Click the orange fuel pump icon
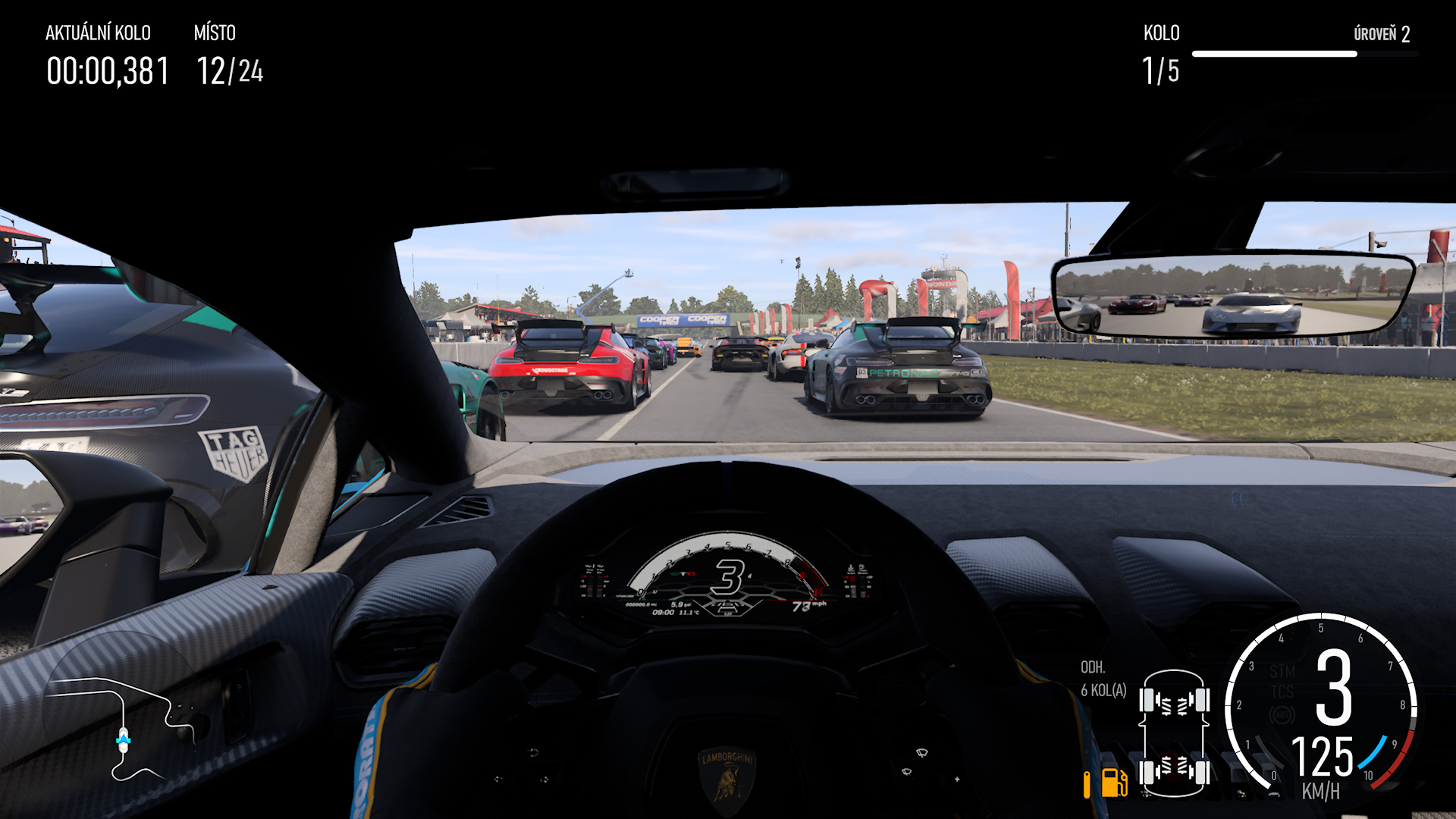The image size is (1456, 819). tap(1114, 783)
